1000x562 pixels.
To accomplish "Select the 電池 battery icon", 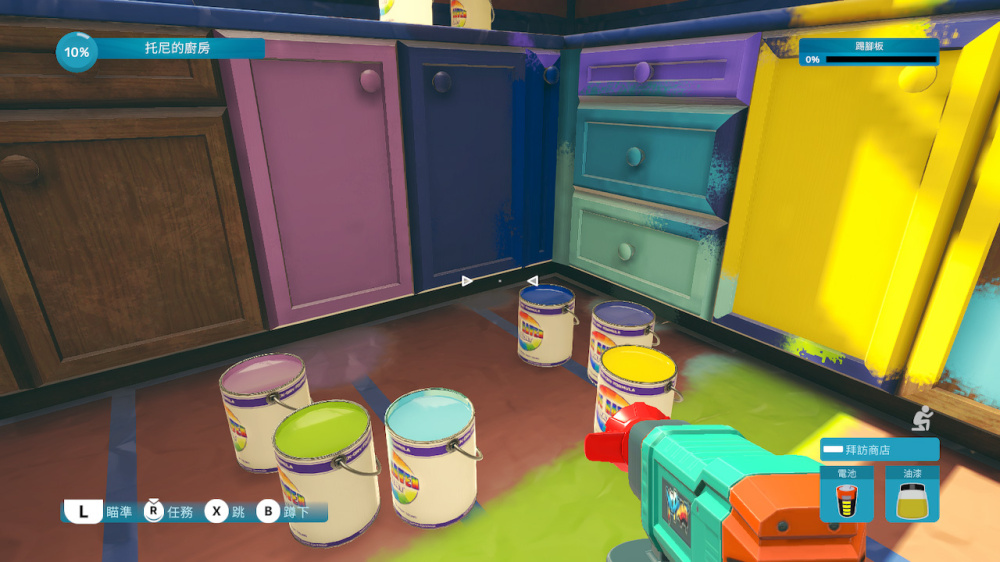I will point(846,494).
